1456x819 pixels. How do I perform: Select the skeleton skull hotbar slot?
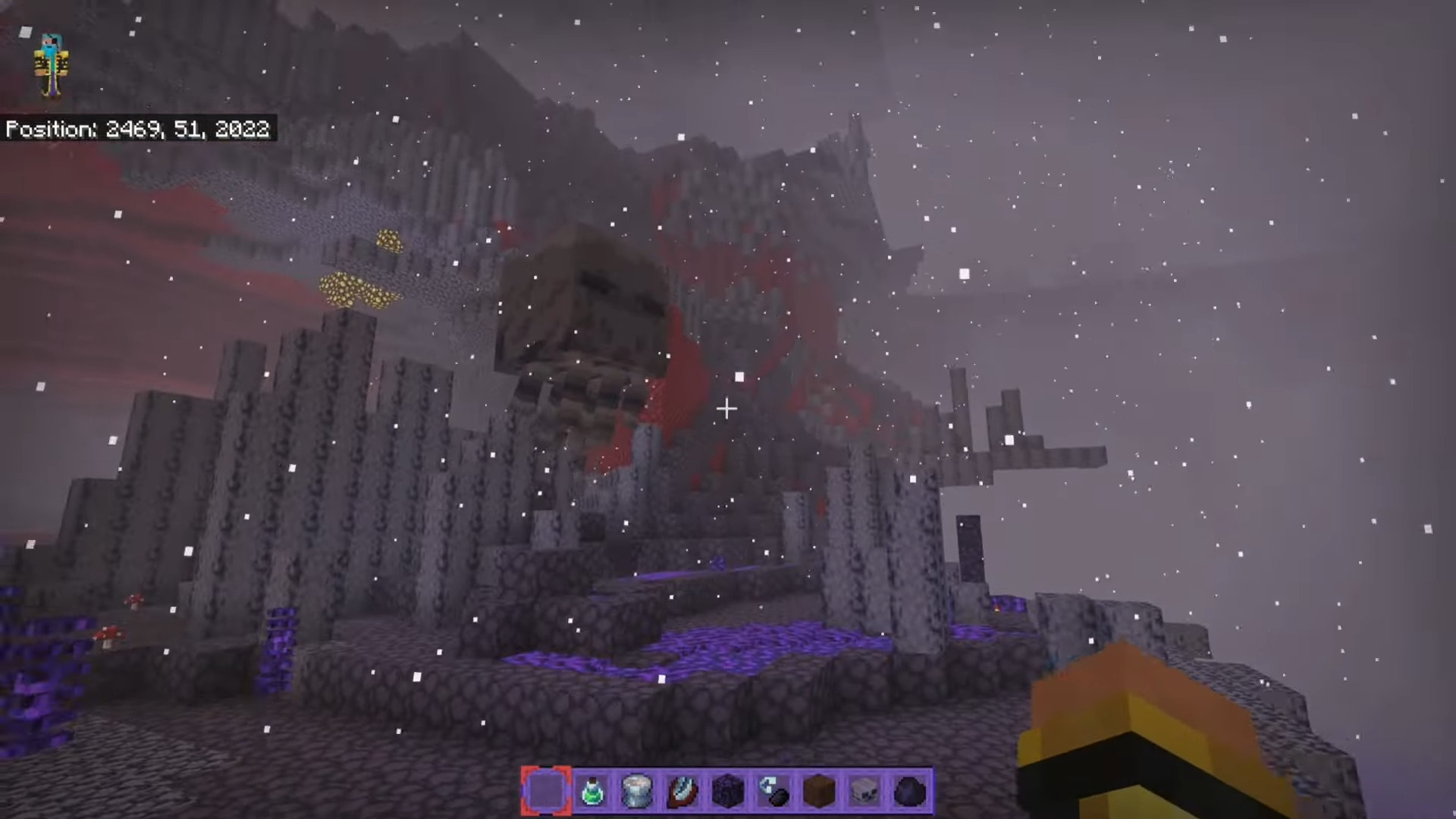point(864,792)
